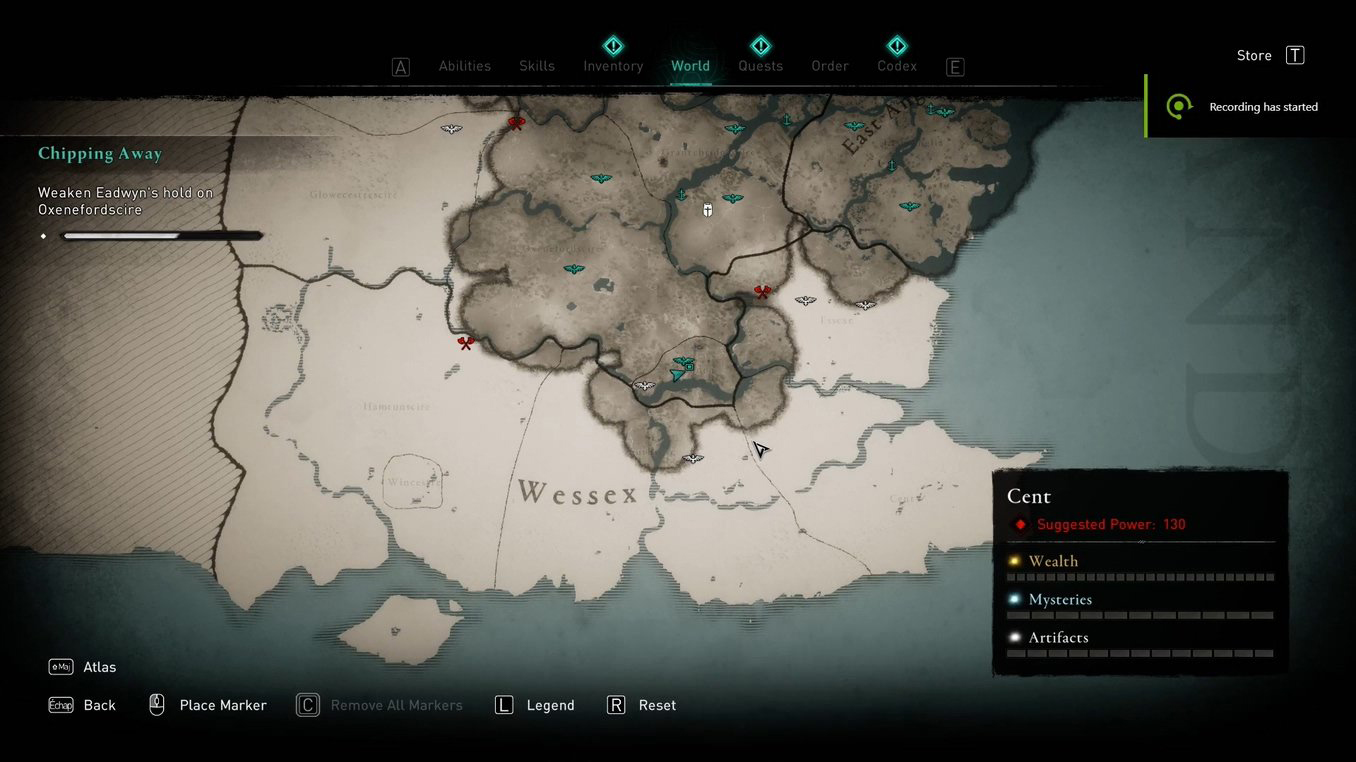This screenshot has height=762, width=1356.
Task: Switch to the Abilities tab
Action: 464,66
